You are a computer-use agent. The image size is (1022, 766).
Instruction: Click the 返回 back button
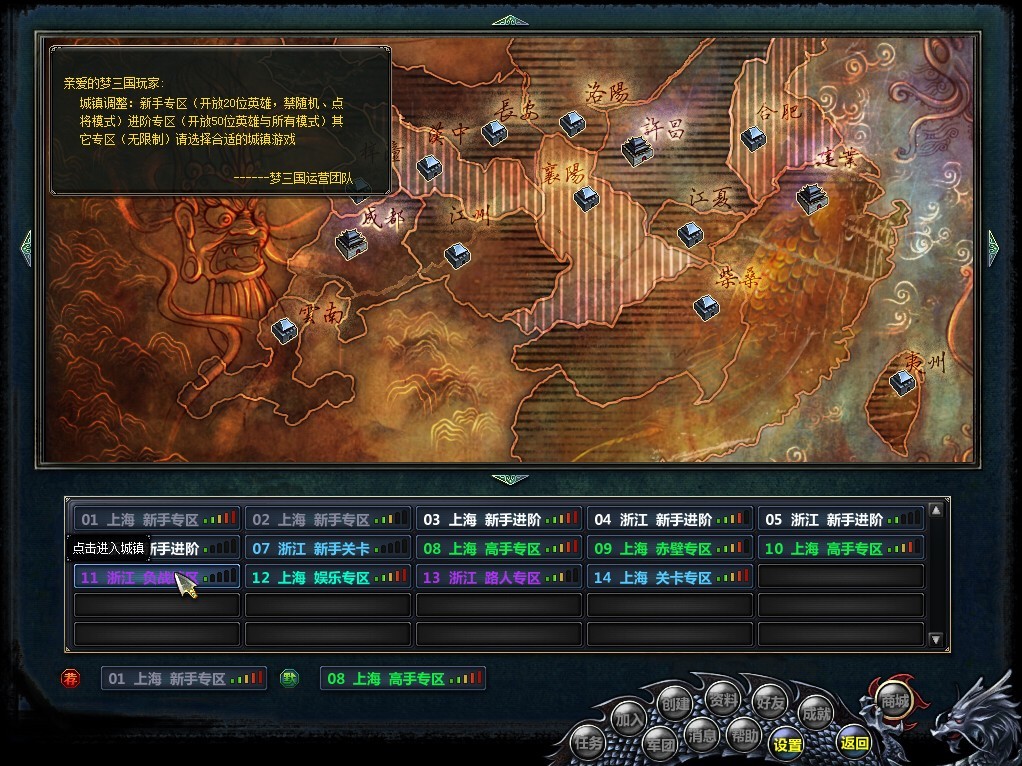pos(854,742)
